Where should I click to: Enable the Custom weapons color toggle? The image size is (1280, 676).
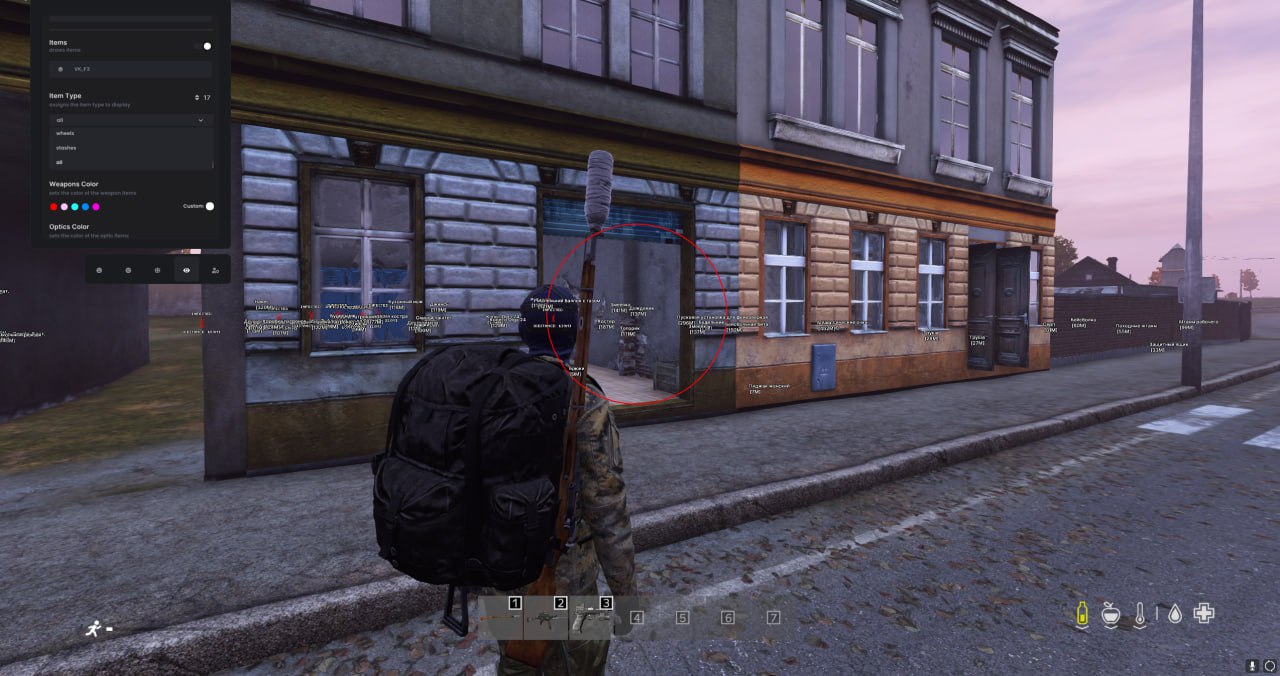[x=209, y=206]
